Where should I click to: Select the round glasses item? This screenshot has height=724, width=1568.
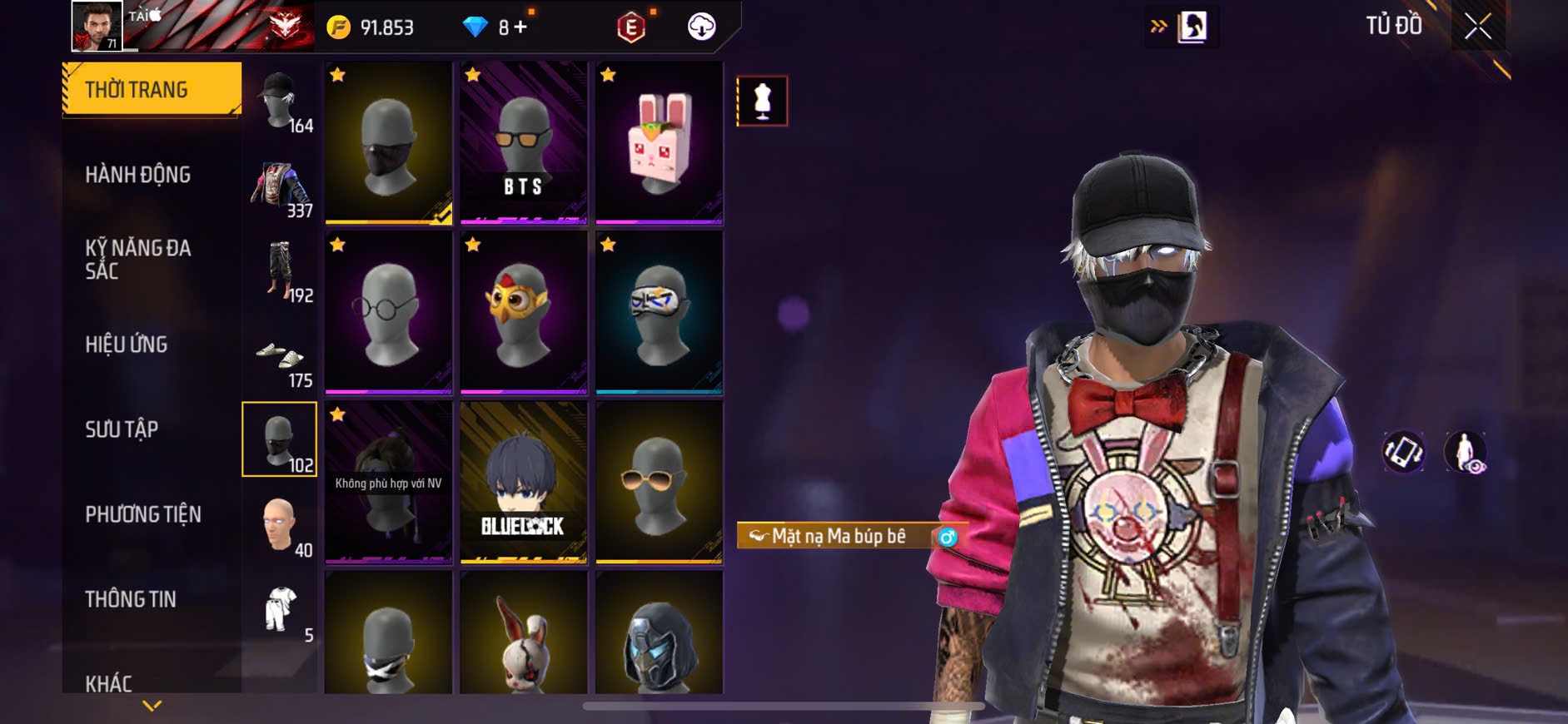[388, 312]
